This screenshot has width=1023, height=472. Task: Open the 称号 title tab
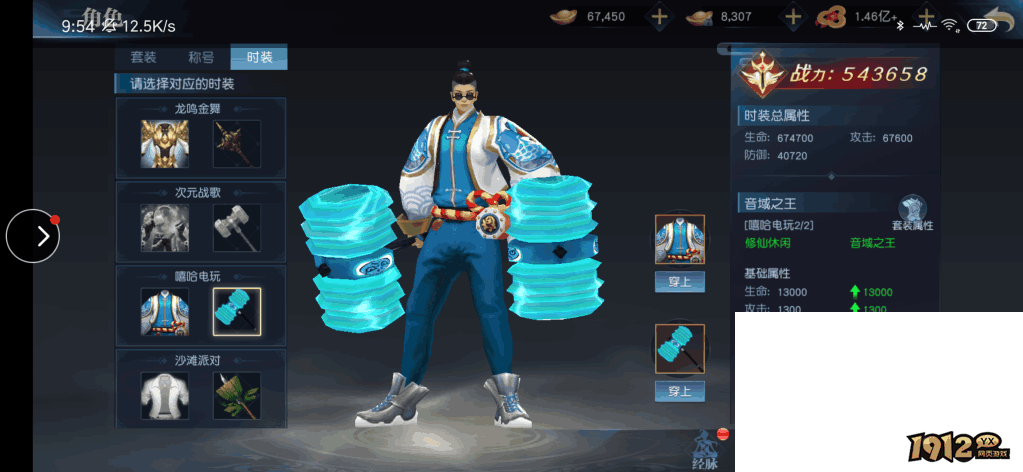click(x=201, y=57)
